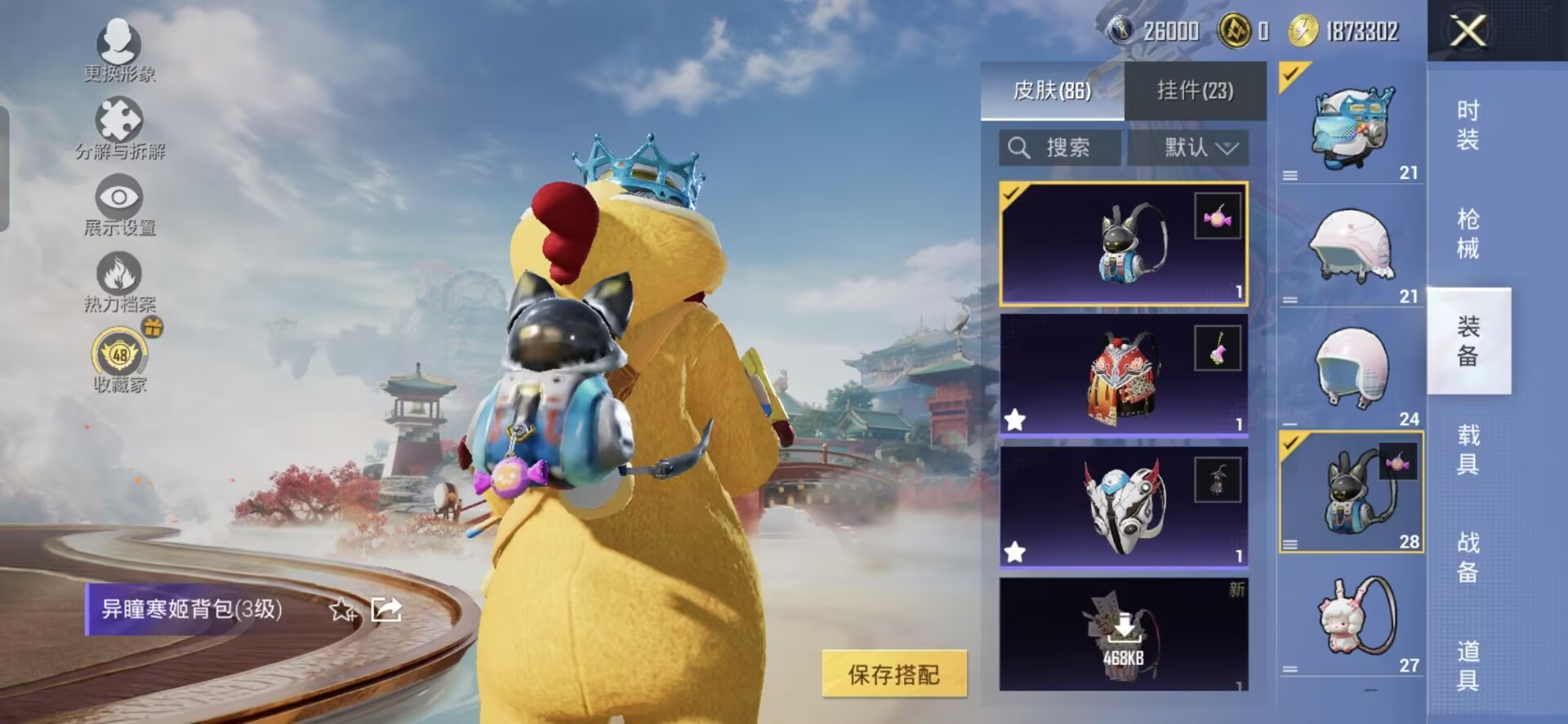The width and height of the screenshot is (1568, 724).
Task: Switch to the 枪械 firearms category
Action: (1468, 234)
